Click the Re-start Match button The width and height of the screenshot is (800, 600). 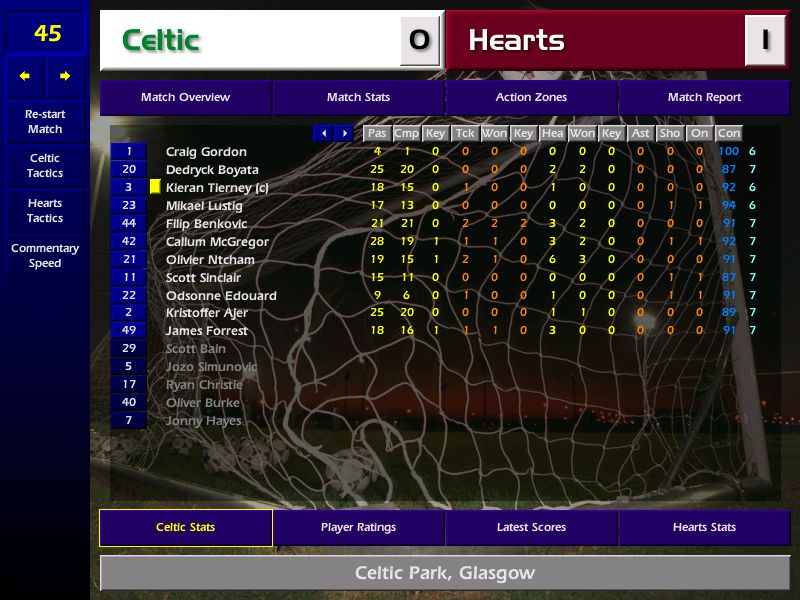point(45,121)
